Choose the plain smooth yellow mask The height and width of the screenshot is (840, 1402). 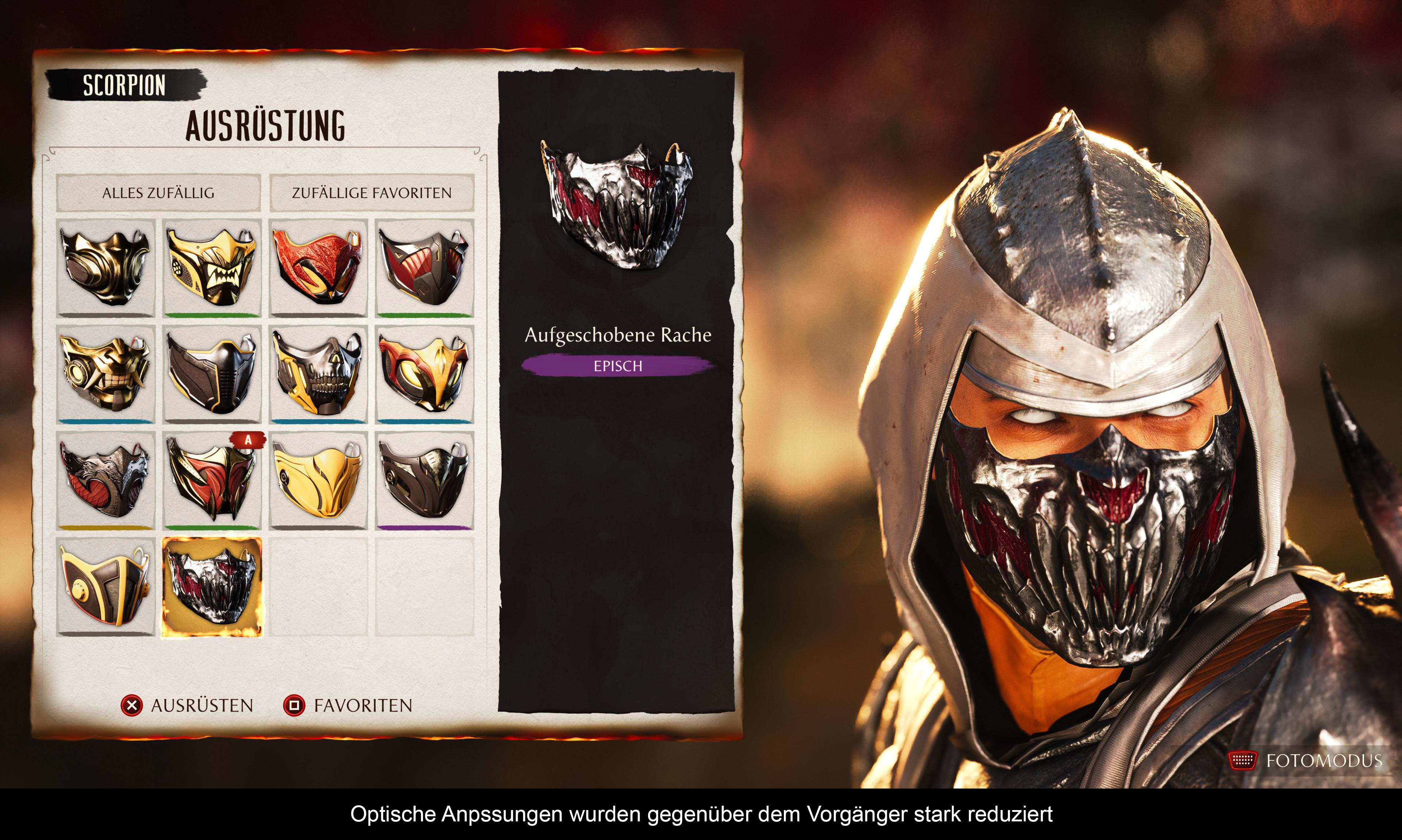(x=318, y=480)
